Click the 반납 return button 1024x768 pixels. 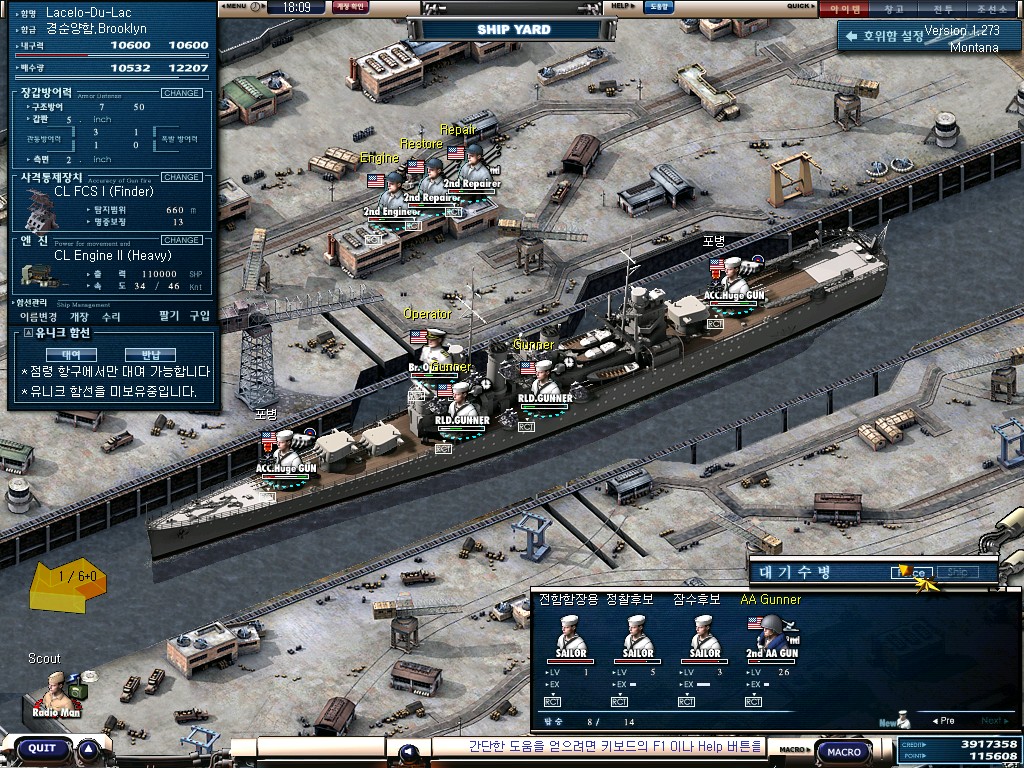[150, 354]
